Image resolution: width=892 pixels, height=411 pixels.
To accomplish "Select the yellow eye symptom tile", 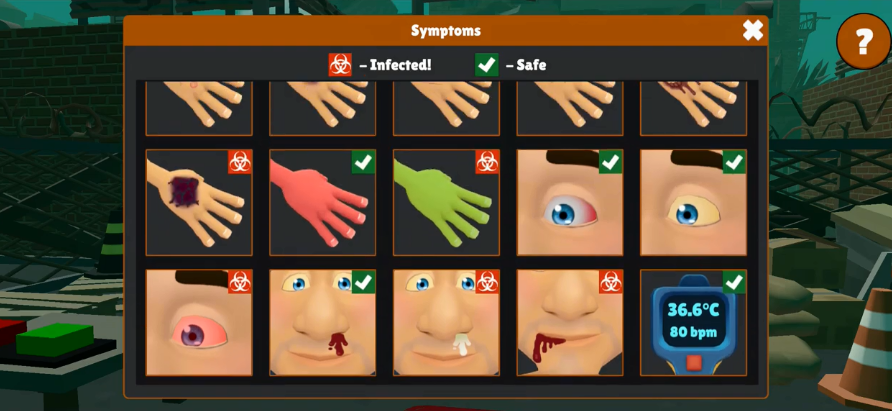I will click(693, 202).
